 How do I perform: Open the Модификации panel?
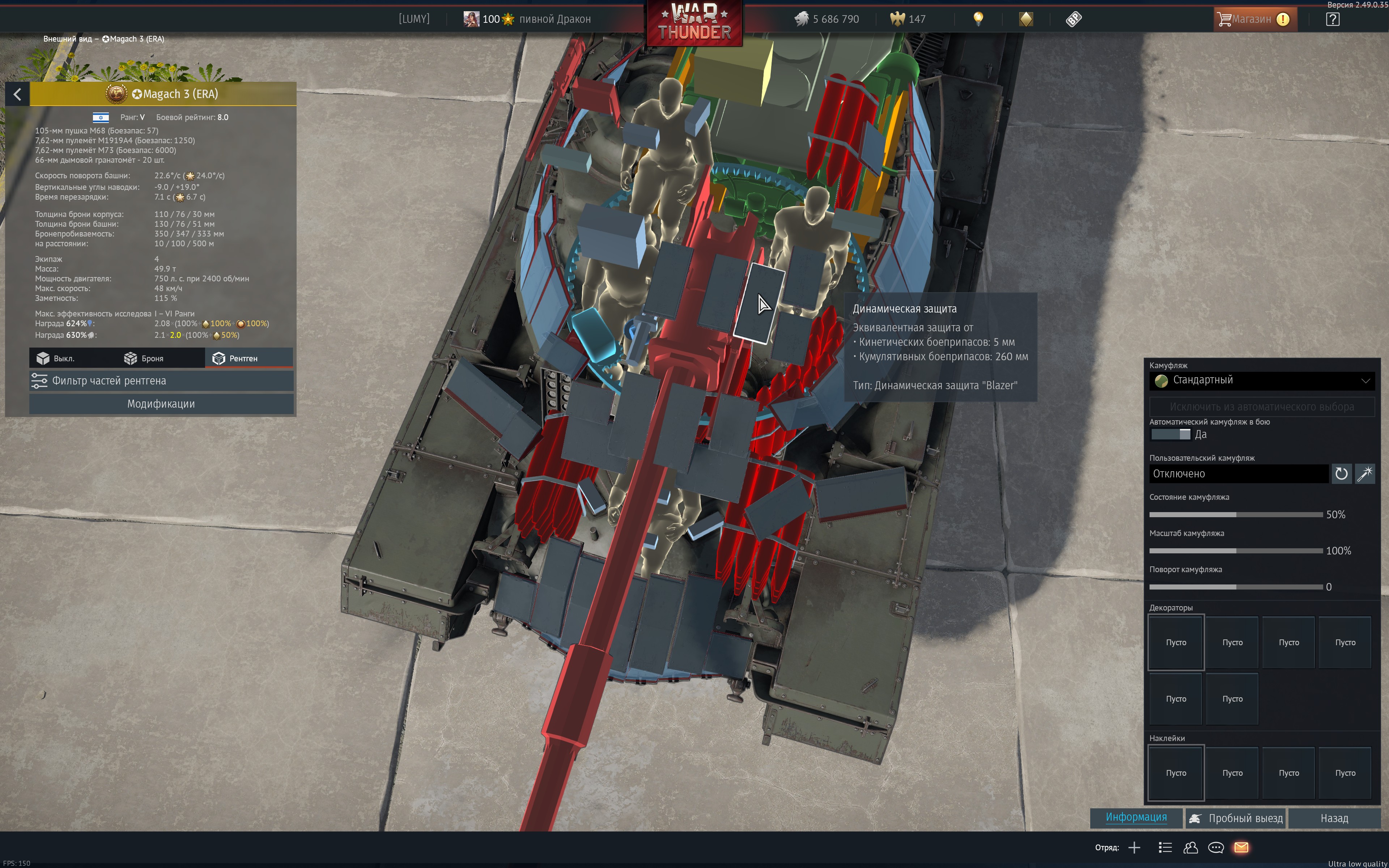click(x=161, y=404)
